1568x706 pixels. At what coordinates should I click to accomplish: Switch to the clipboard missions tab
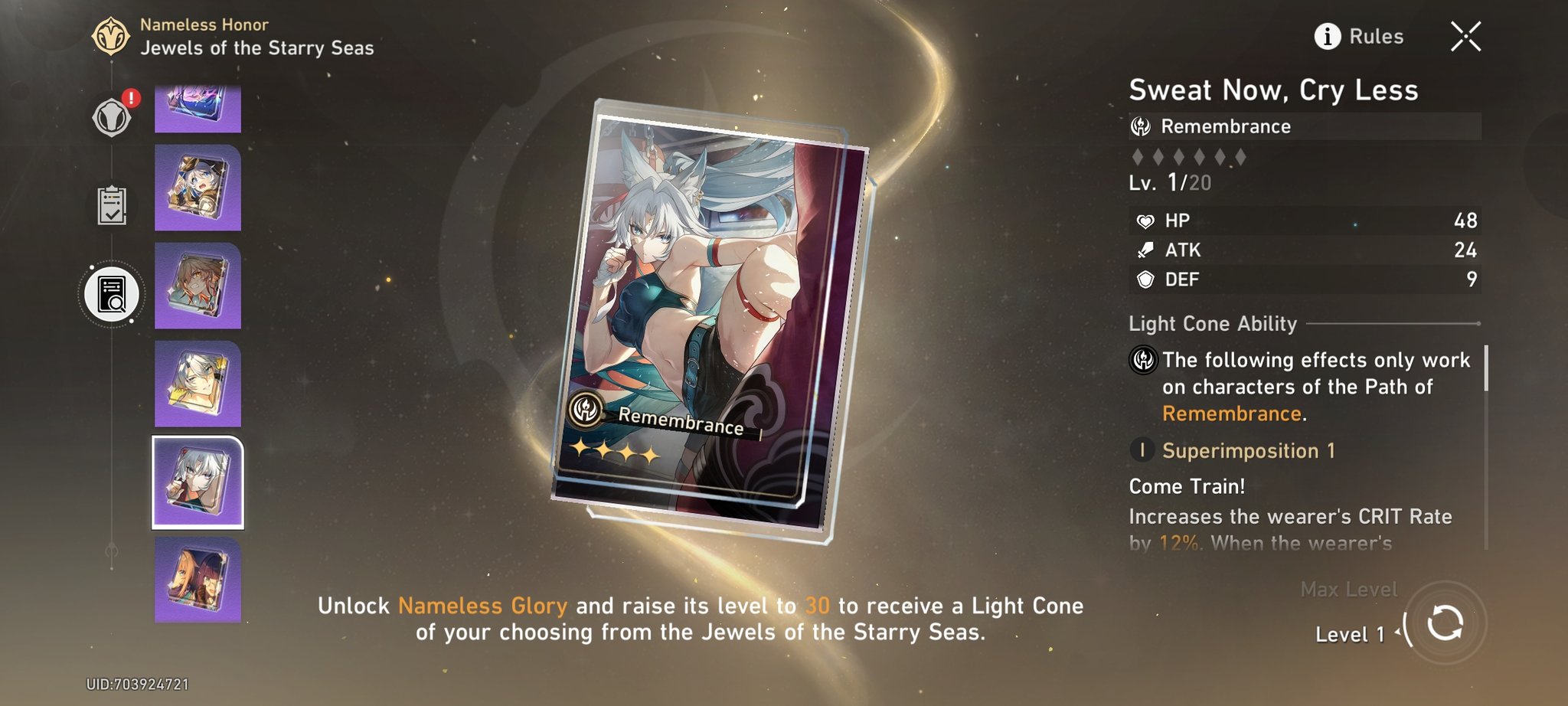(x=112, y=205)
